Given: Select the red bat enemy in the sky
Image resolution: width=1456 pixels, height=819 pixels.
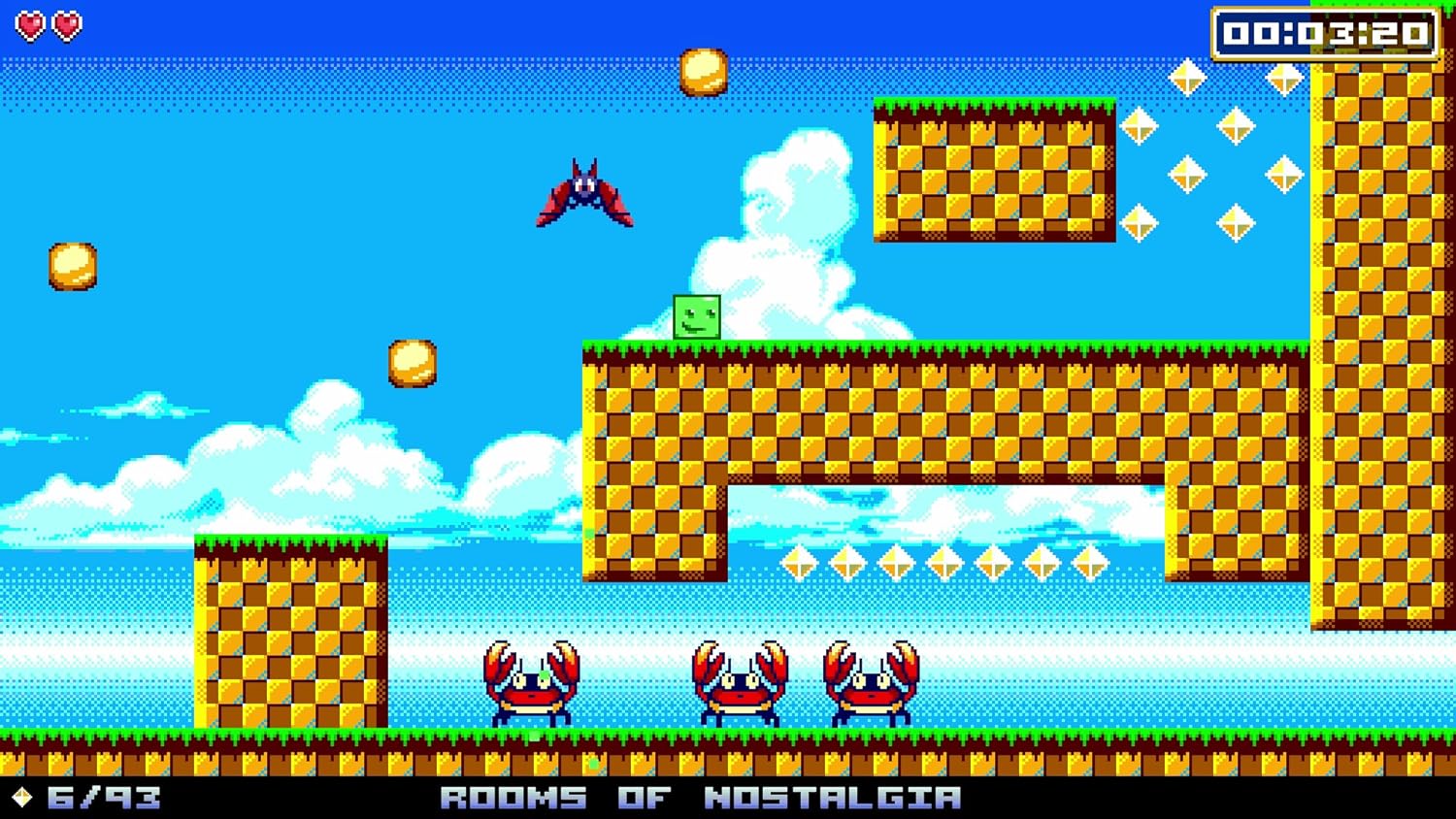Looking at the screenshot, I should pos(584,192).
